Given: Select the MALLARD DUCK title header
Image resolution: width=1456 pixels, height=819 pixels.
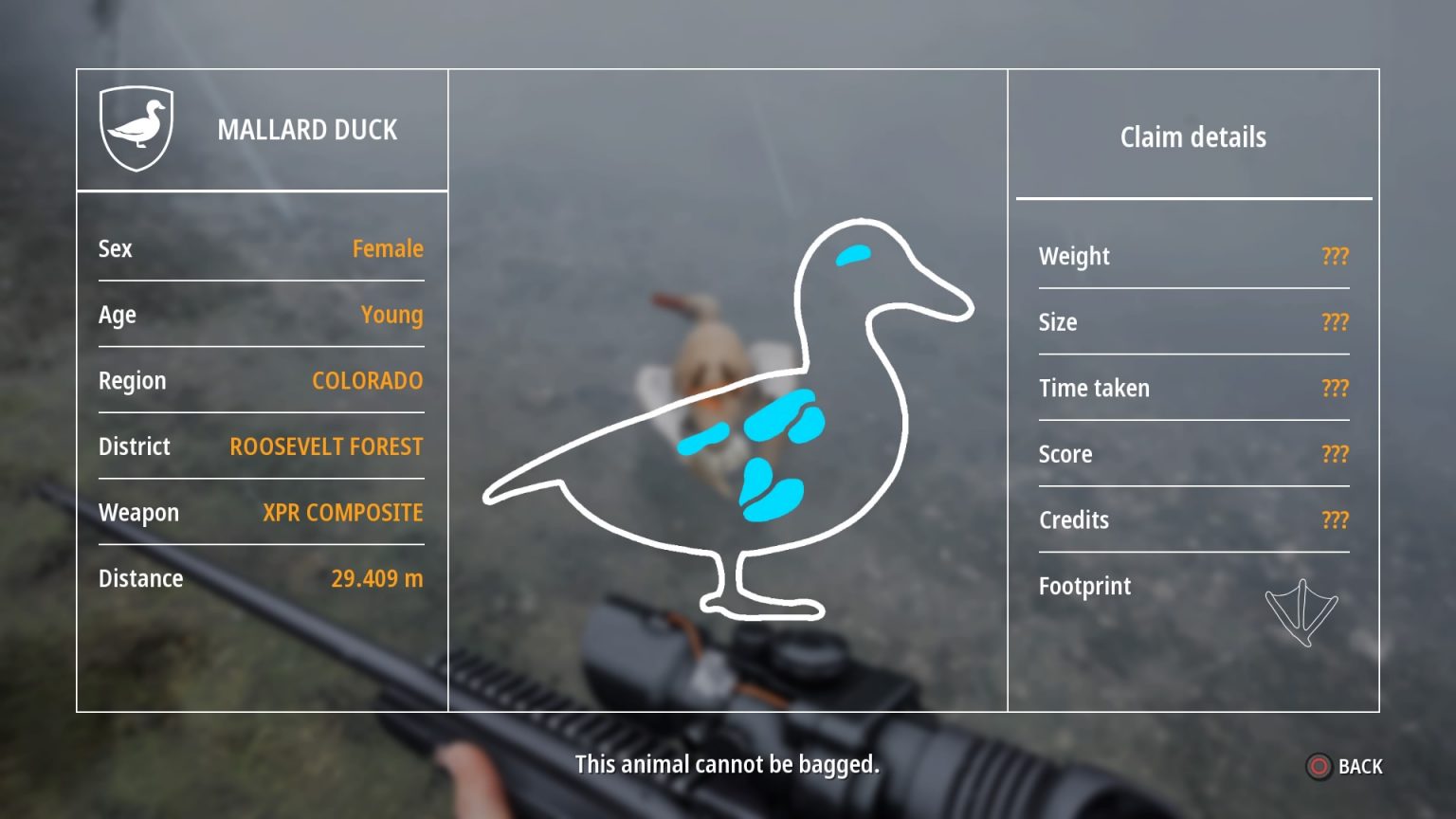Looking at the screenshot, I should 308,130.
